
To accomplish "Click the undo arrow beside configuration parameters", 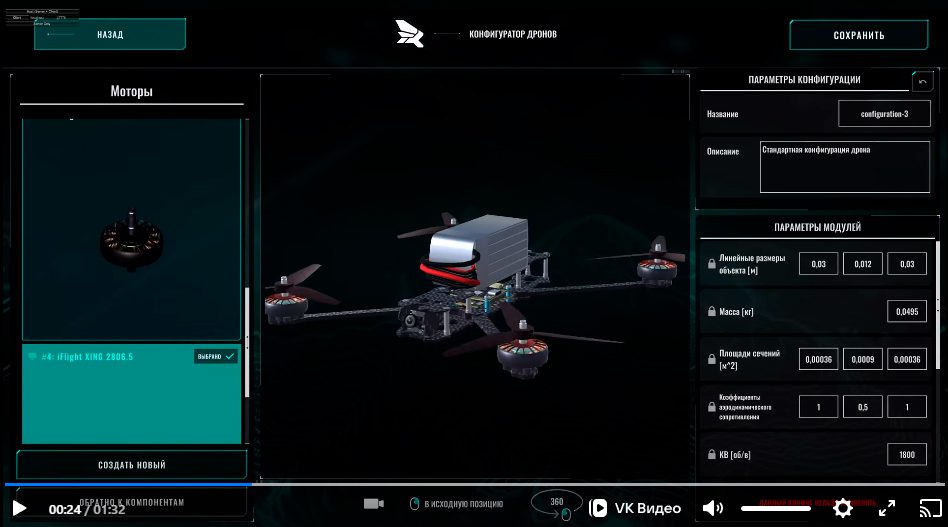I will click(922, 81).
